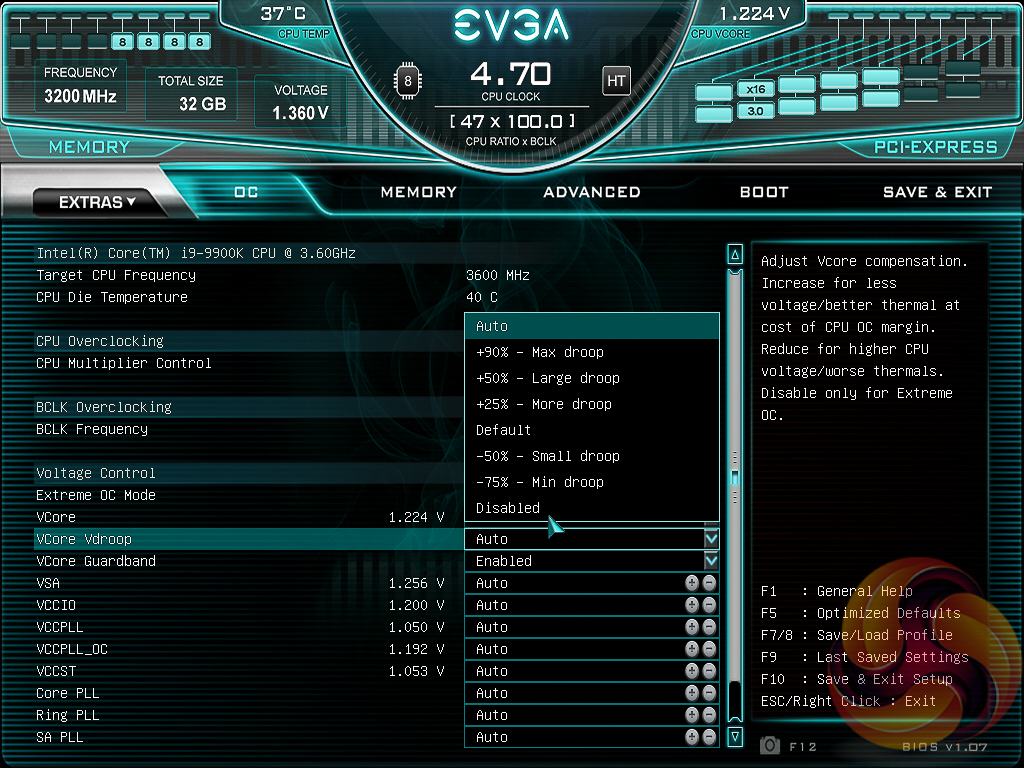
Task: Open the EXTRAS dropdown menu
Action: (x=97, y=202)
